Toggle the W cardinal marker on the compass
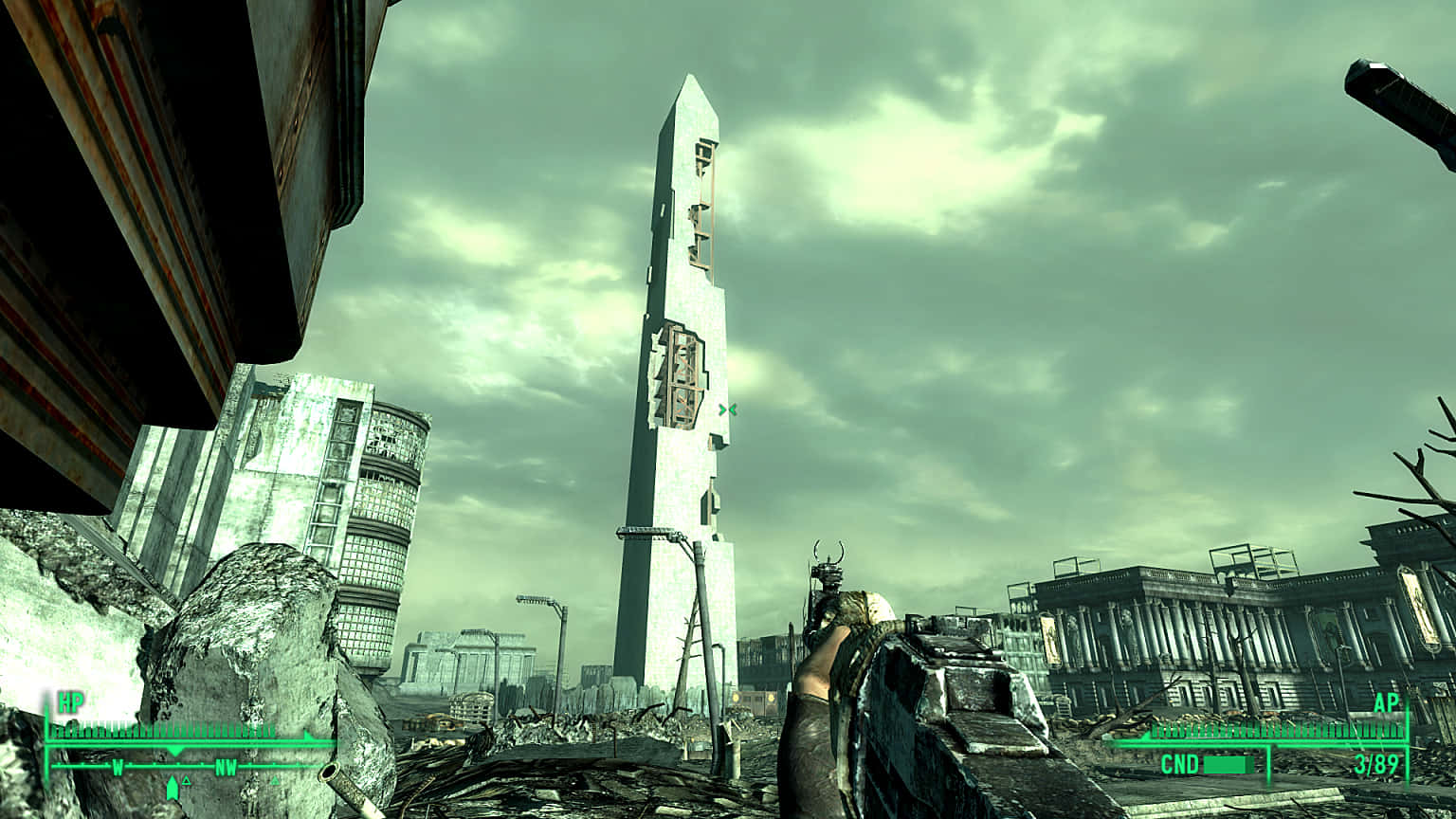 pyautogui.click(x=118, y=767)
